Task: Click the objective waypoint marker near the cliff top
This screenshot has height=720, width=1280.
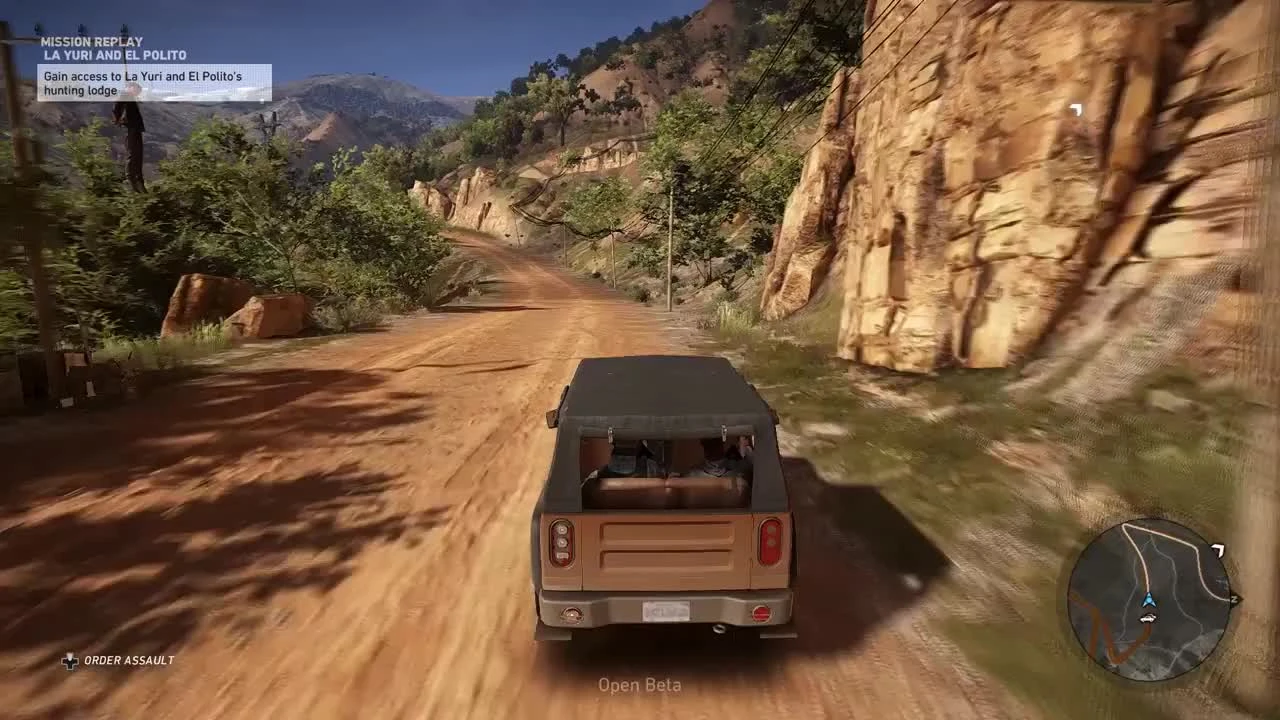Action: [1076, 110]
